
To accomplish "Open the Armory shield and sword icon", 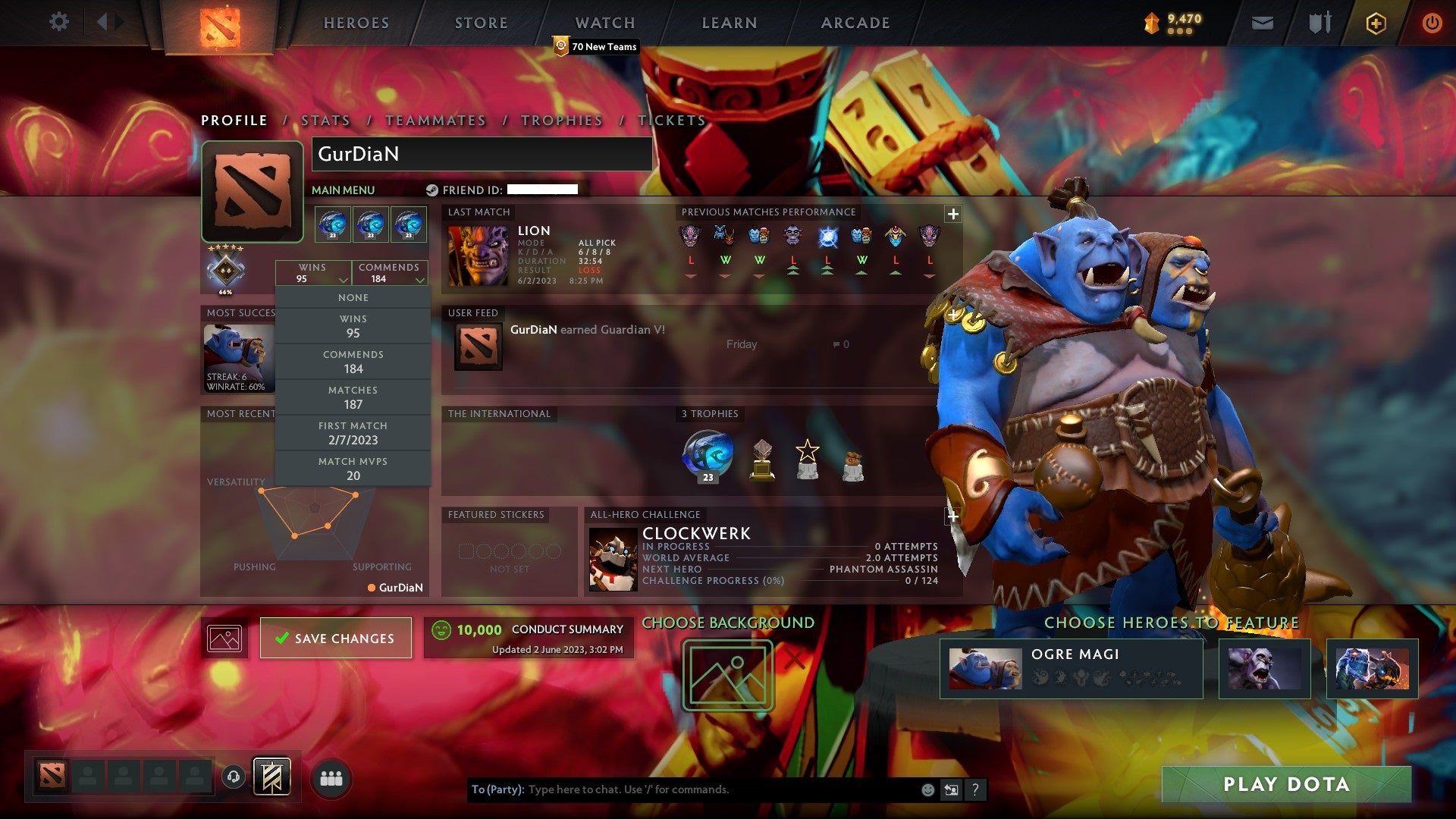I will pos(1319,23).
